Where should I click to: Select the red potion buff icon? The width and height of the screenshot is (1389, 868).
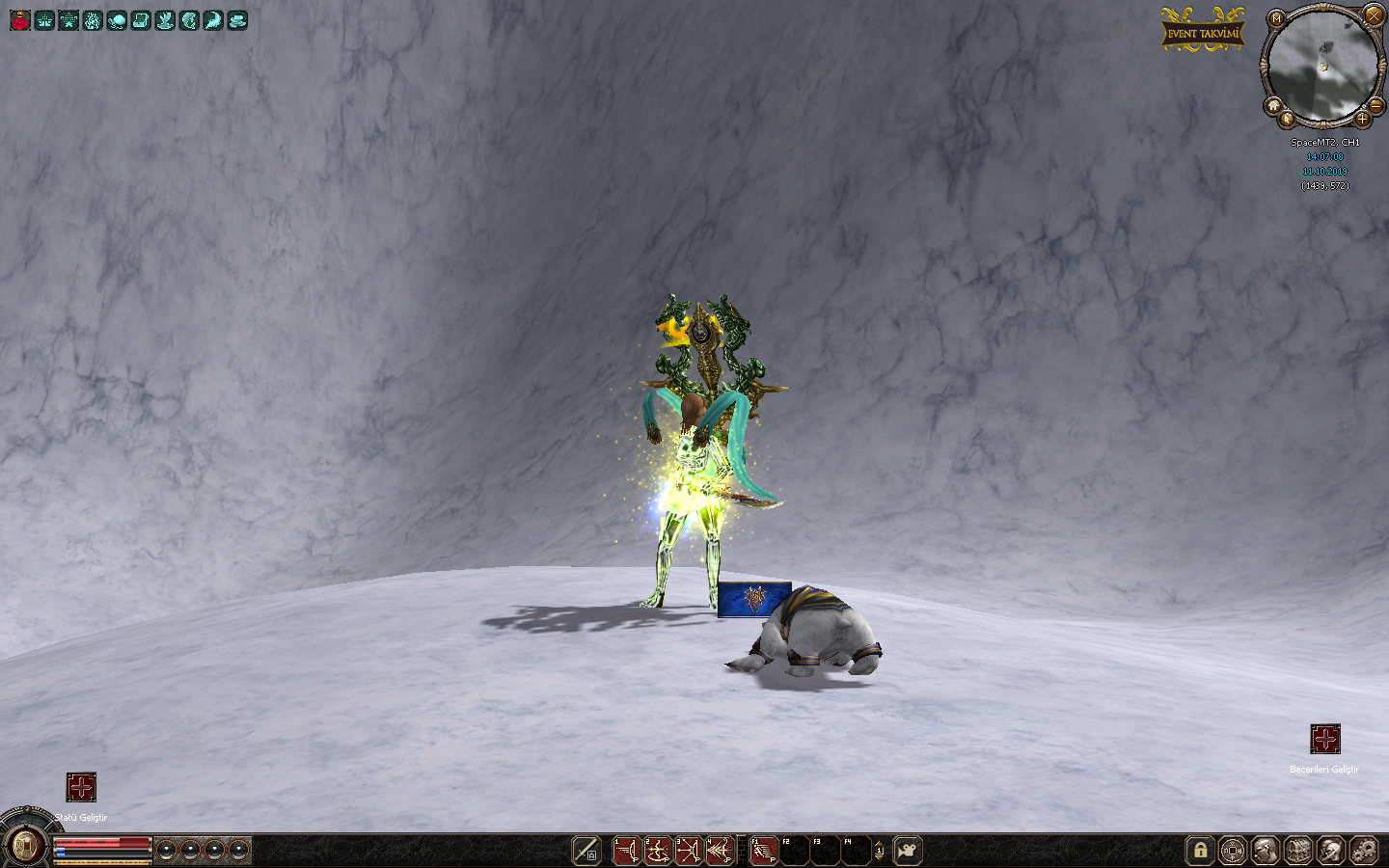(20, 20)
